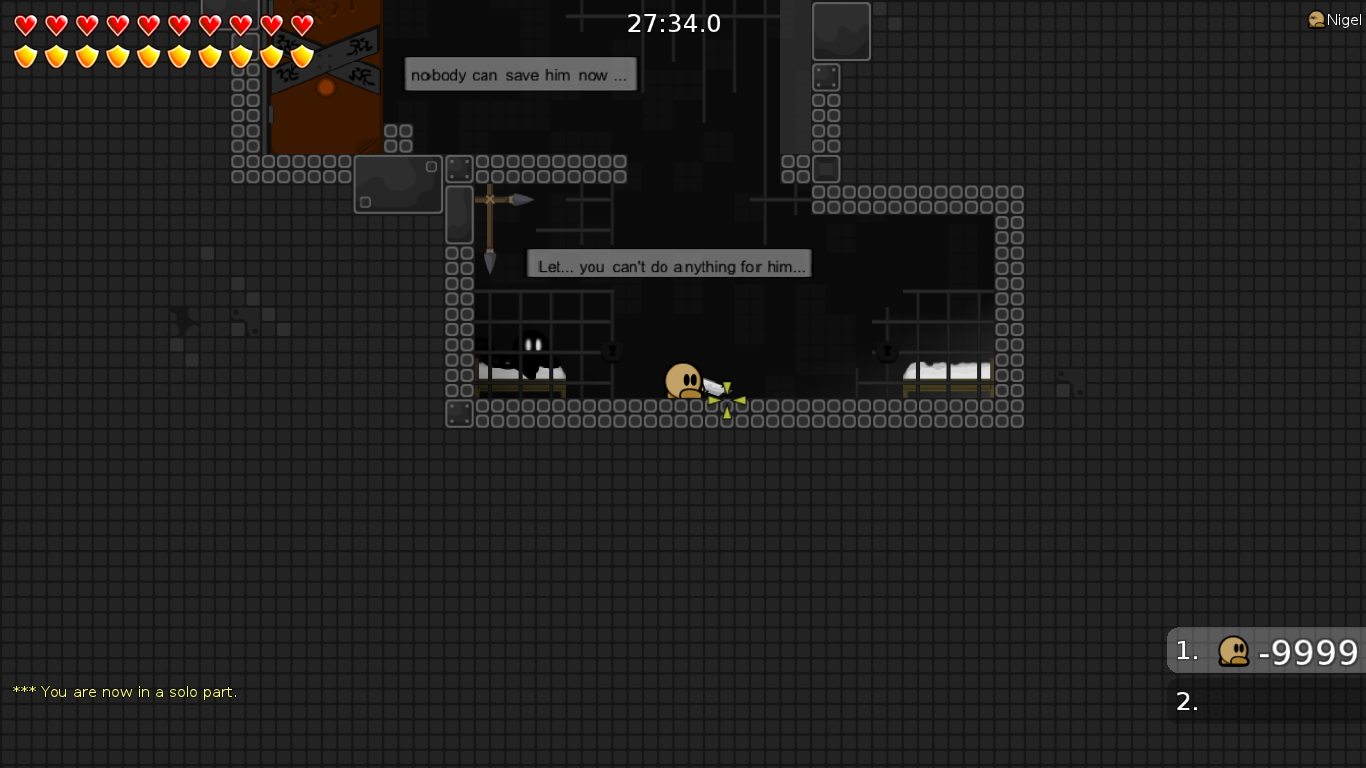
Task: Open the speech bubble saying 'nobody can save him now'
Action: point(520,74)
